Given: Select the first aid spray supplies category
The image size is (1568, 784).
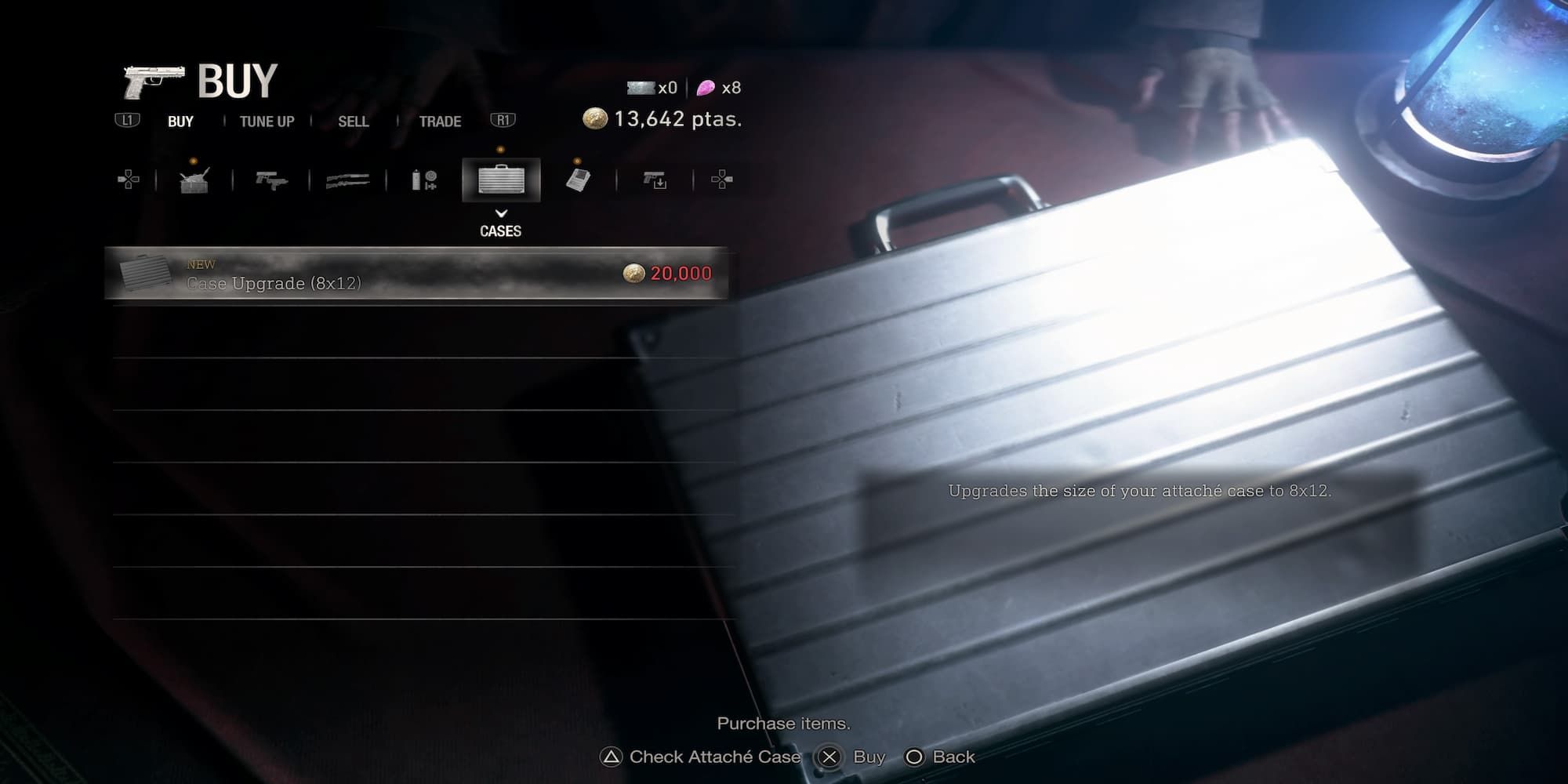Looking at the screenshot, I should 424,180.
